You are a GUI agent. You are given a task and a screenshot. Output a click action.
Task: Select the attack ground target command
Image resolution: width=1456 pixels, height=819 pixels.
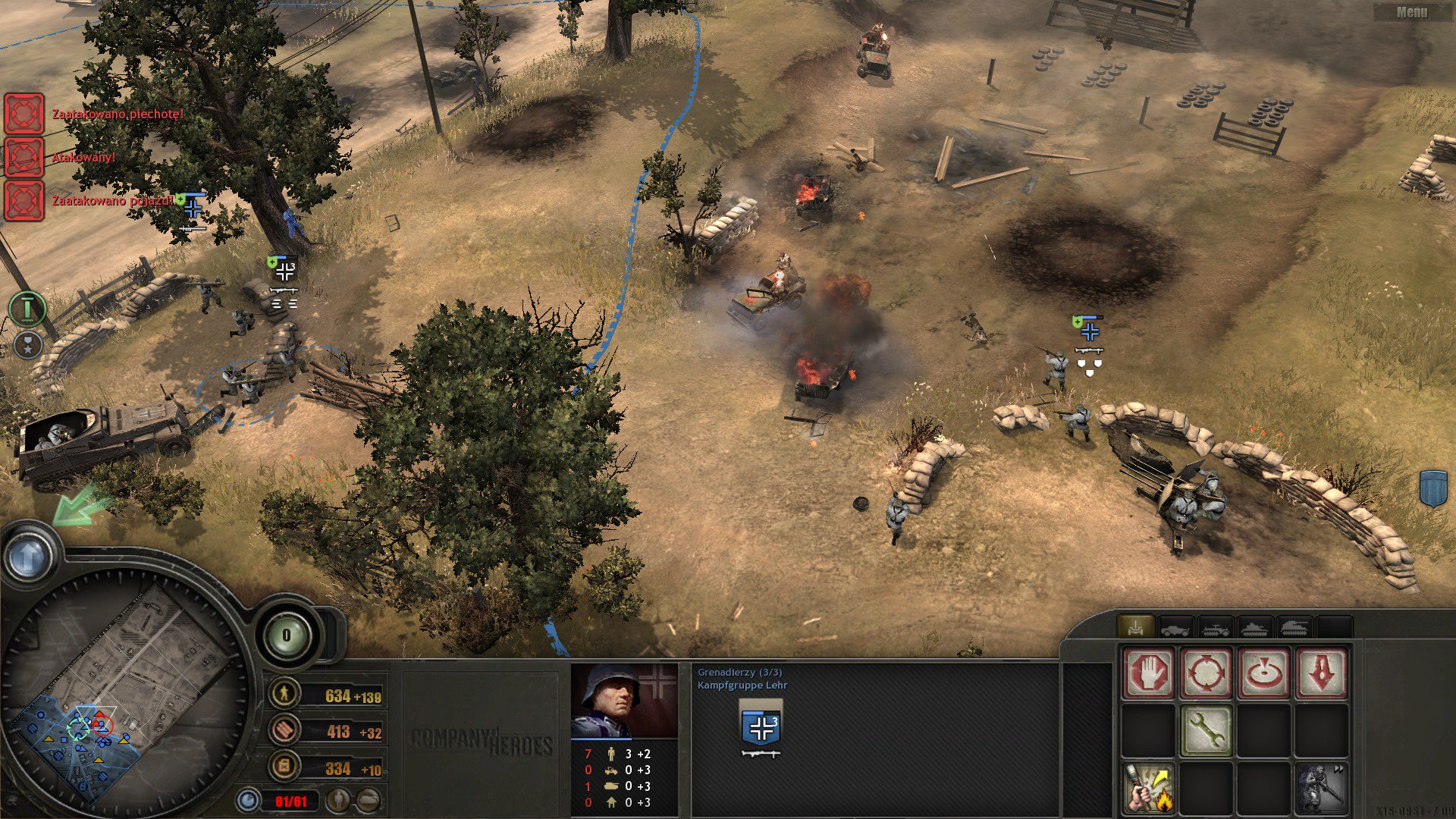(1263, 672)
